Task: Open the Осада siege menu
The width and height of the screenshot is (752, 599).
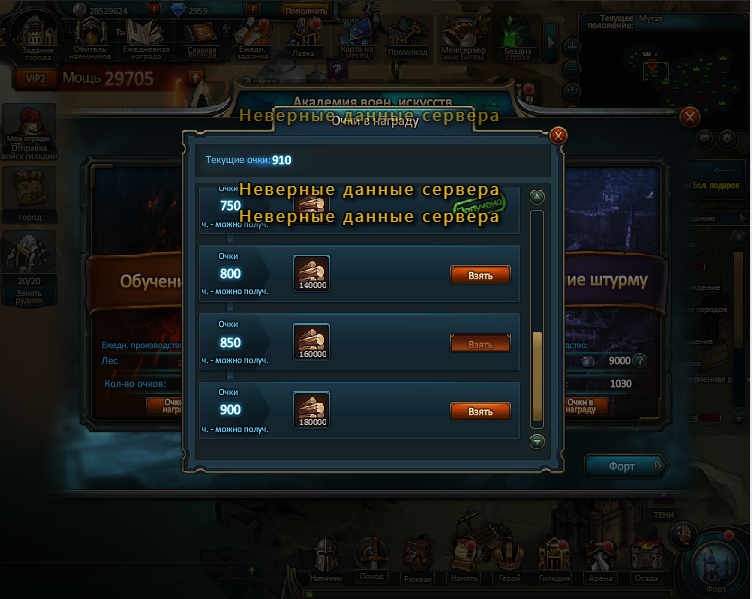Action: pos(647,558)
